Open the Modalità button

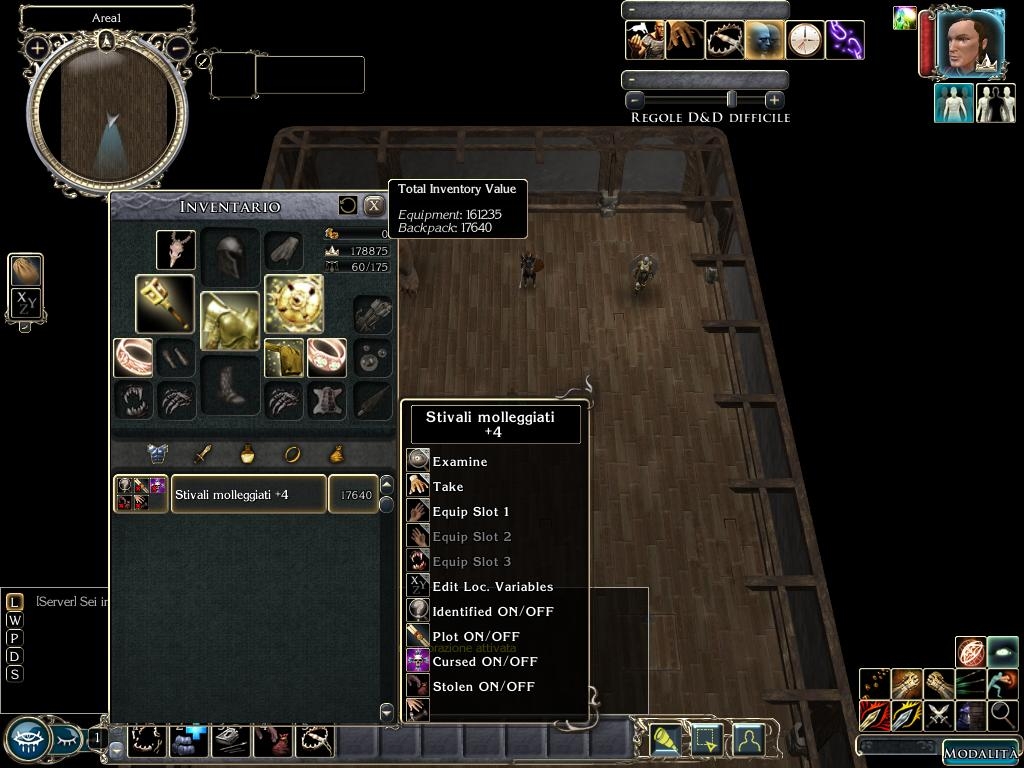pyautogui.click(x=980, y=753)
